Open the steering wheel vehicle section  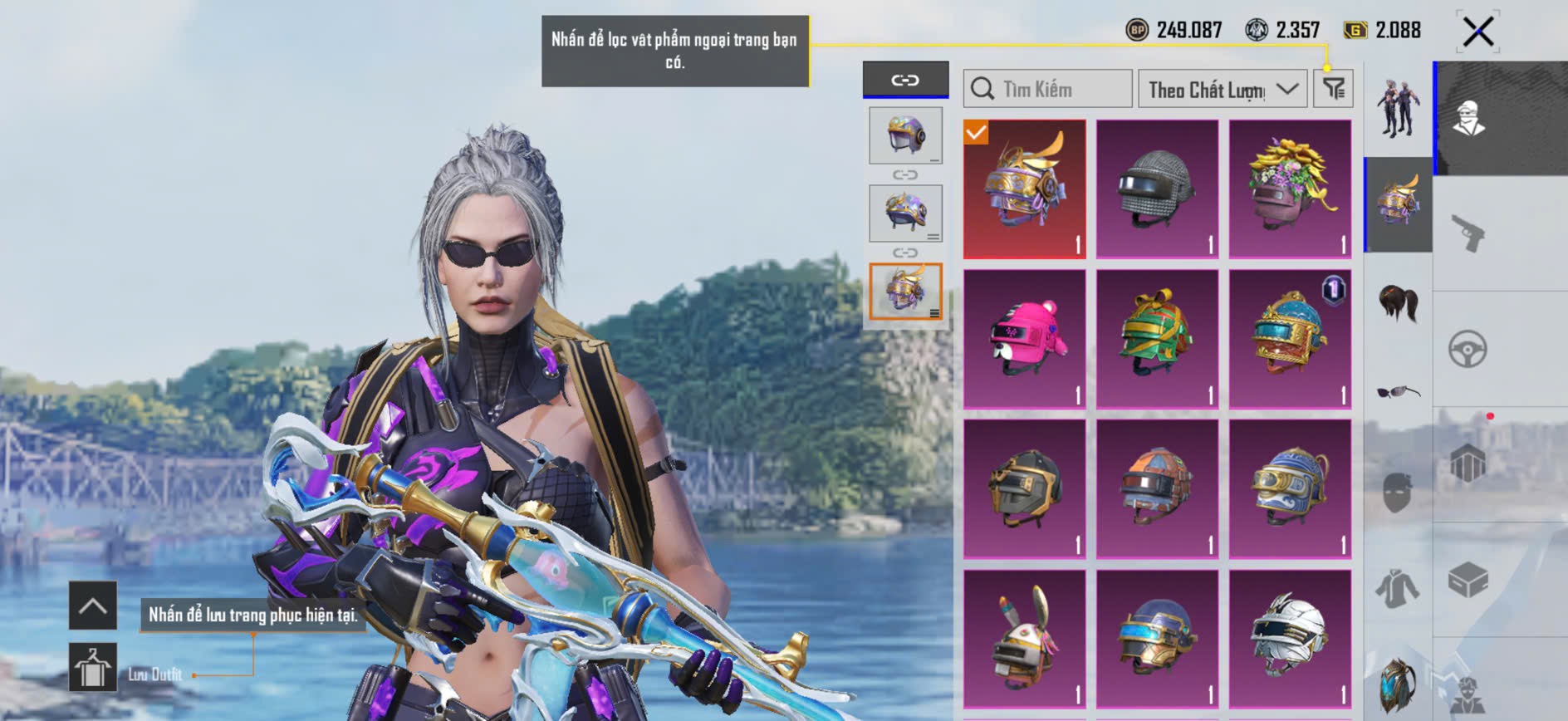pyautogui.click(x=1468, y=349)
